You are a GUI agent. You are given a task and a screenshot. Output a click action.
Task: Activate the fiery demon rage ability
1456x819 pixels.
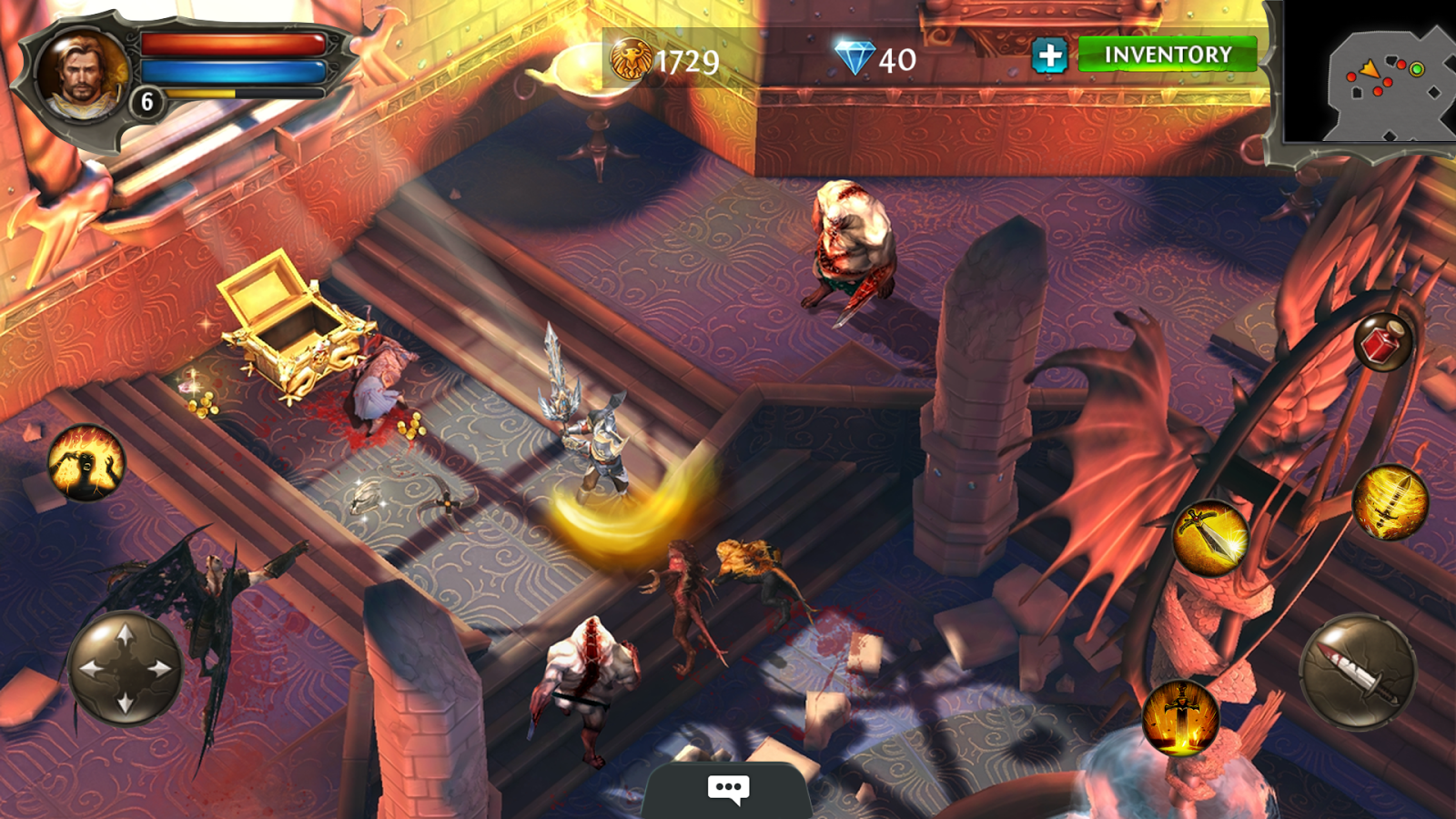[x=86, y=462]
